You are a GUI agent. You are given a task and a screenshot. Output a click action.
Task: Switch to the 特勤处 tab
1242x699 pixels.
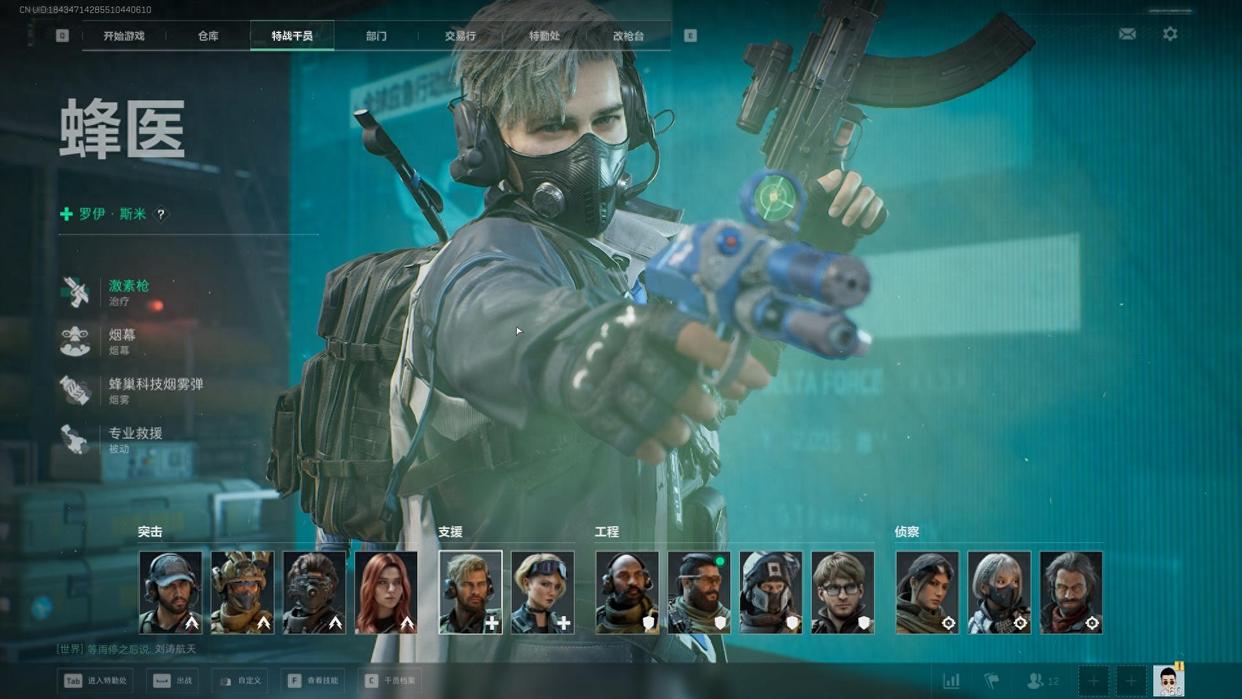[544, 36]
